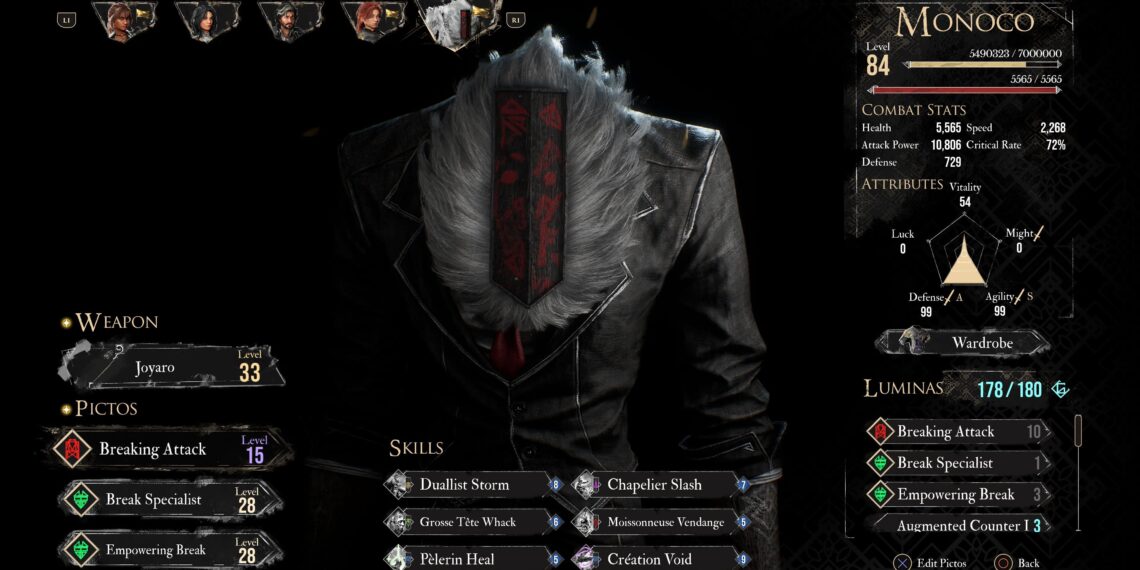Viewport: 1140px width, 570px height.
Task: Select the Breaking Attack picto slot
Action: [x=172, y=449]
